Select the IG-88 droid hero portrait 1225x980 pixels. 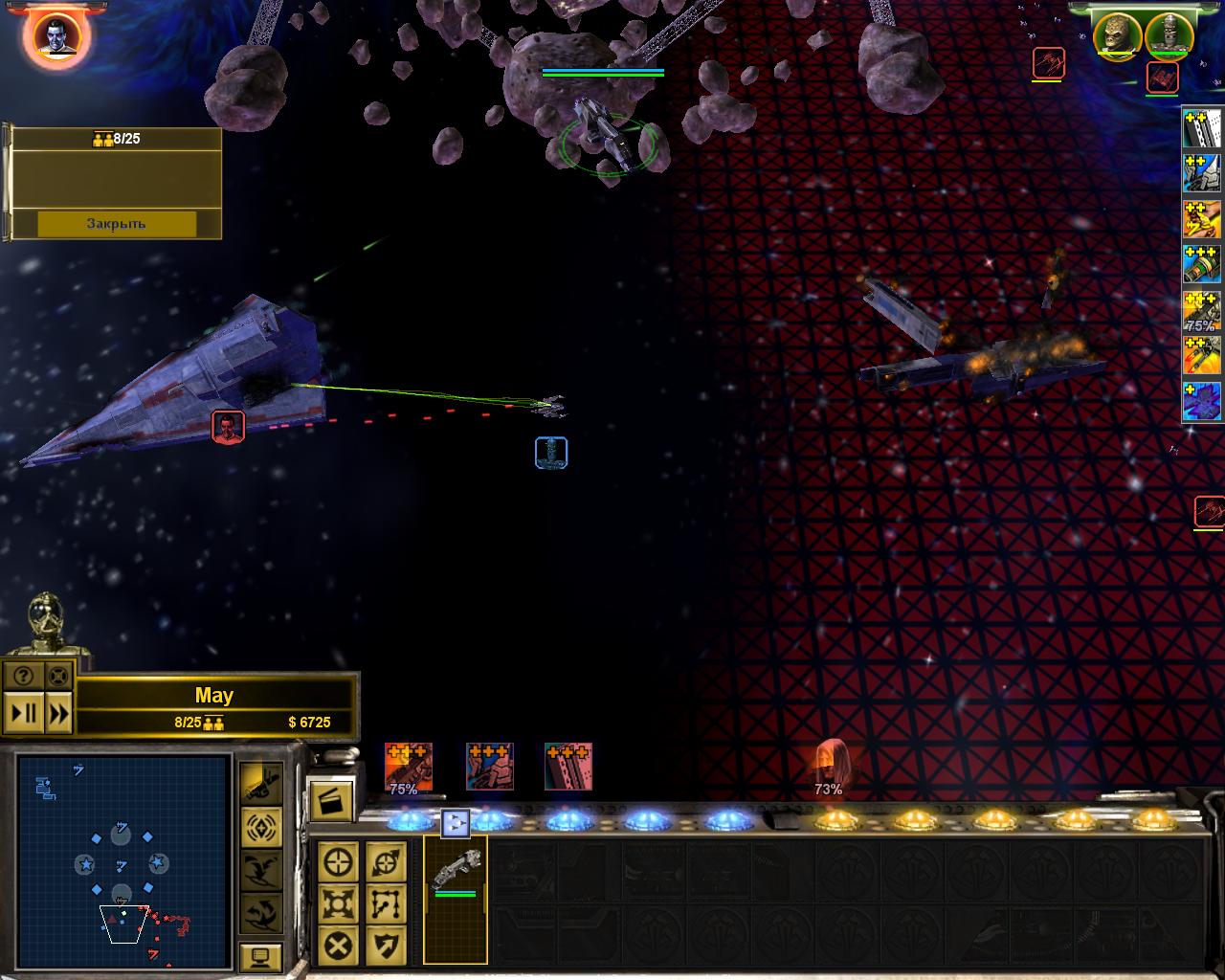click(1169, 35)
